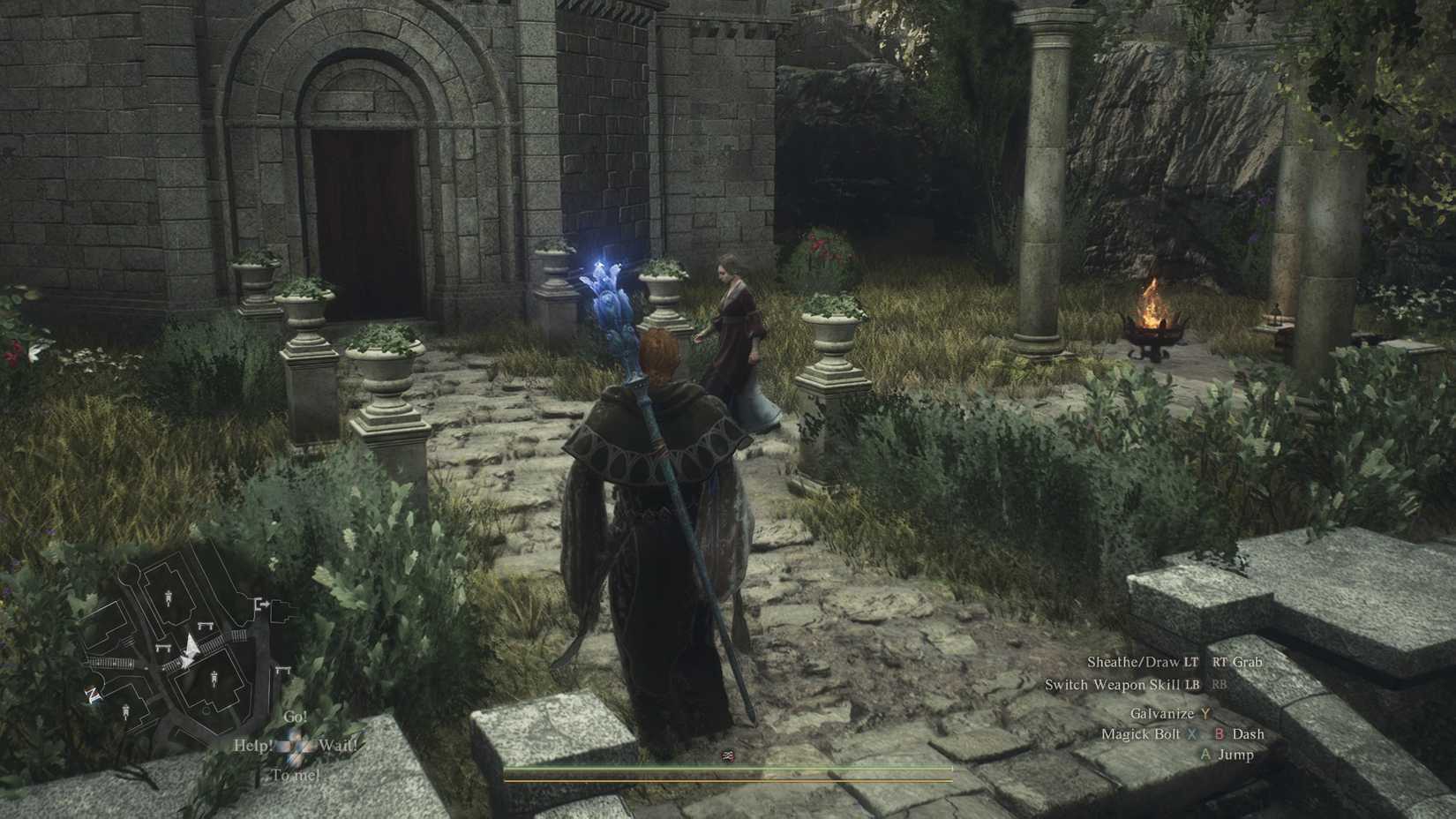This screenshot has width=1456, height=819.
Task: Toggle the Wait! pawn command
Action: (x=340, y=744)
